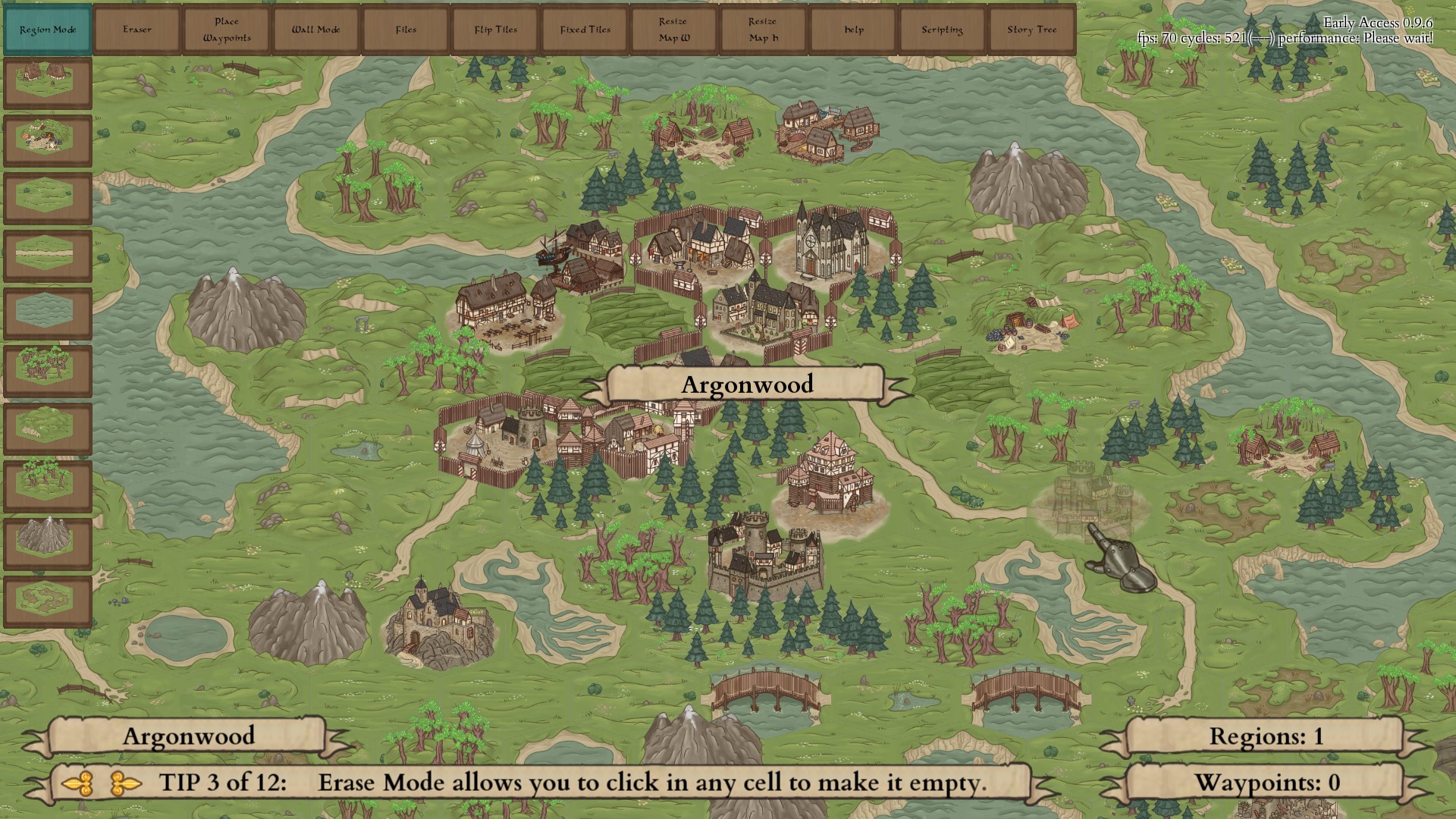Screen dimensions: 1456x819
Task: Select the mountain tile thumbnail
Action: pyautogui.click(x=47, y=538)
